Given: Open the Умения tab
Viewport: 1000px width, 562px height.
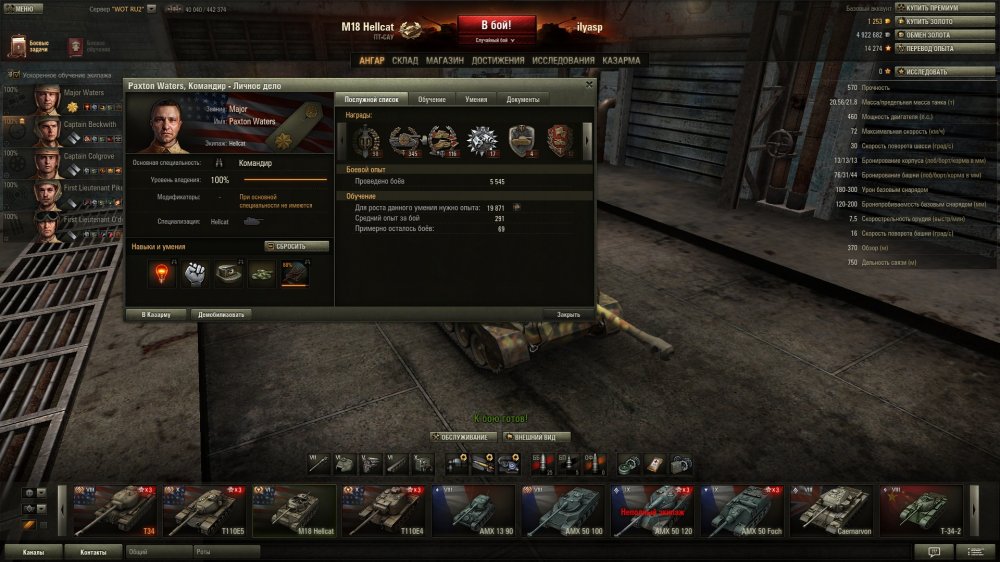Looking at the screenshot, I should [x=476, y=99].
